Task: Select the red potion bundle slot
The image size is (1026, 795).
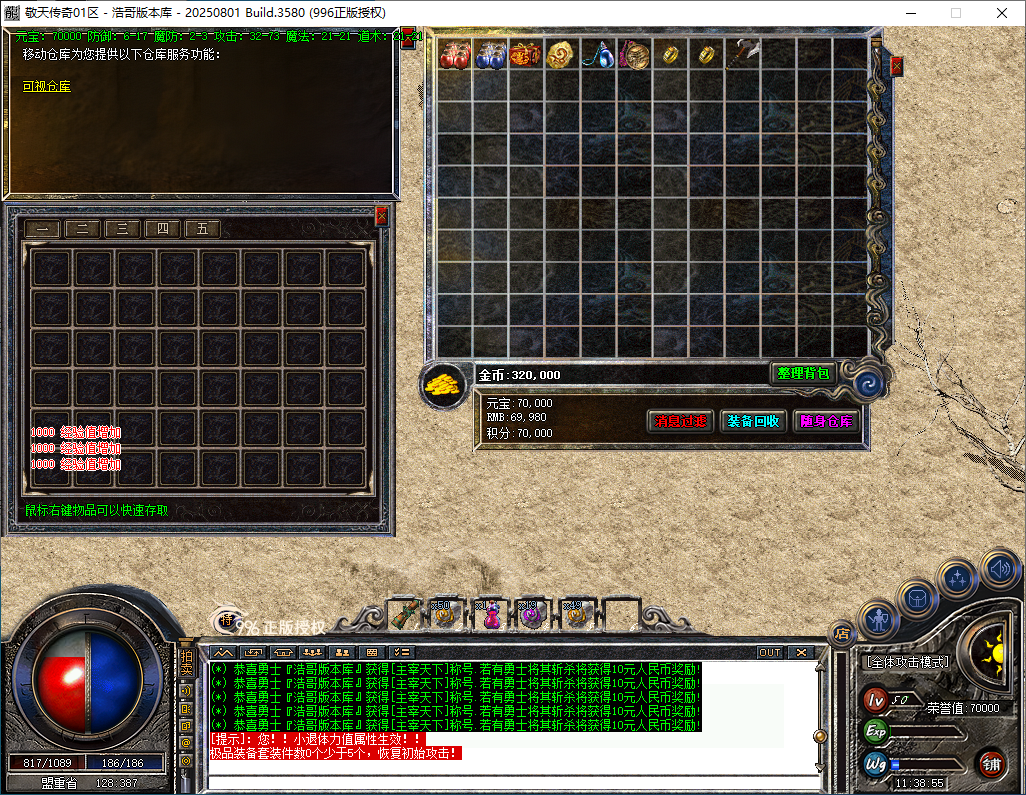Action: pyautogui.click(x=455, y=54)
